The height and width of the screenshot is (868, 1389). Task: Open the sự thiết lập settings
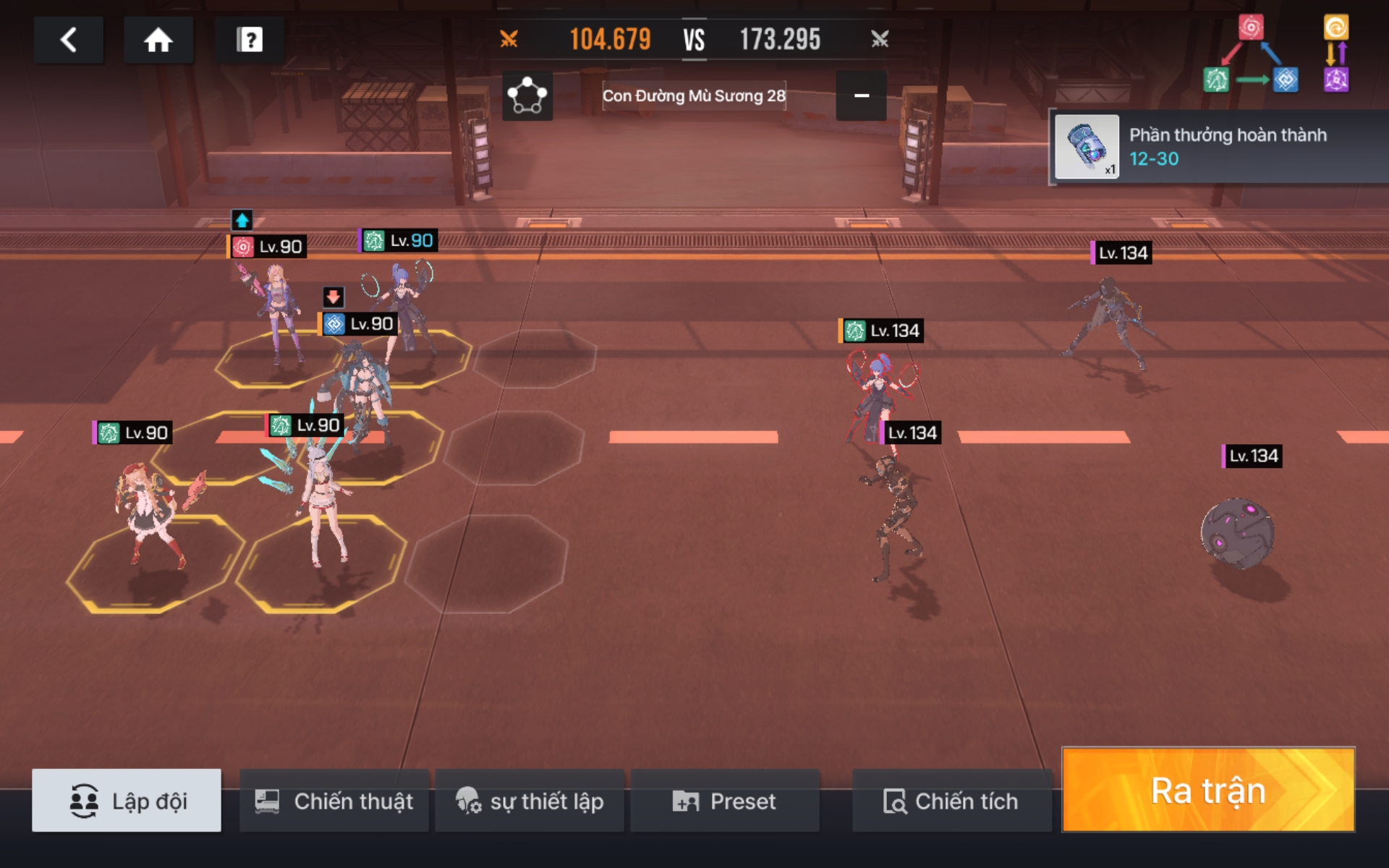[x=530, y=801]
